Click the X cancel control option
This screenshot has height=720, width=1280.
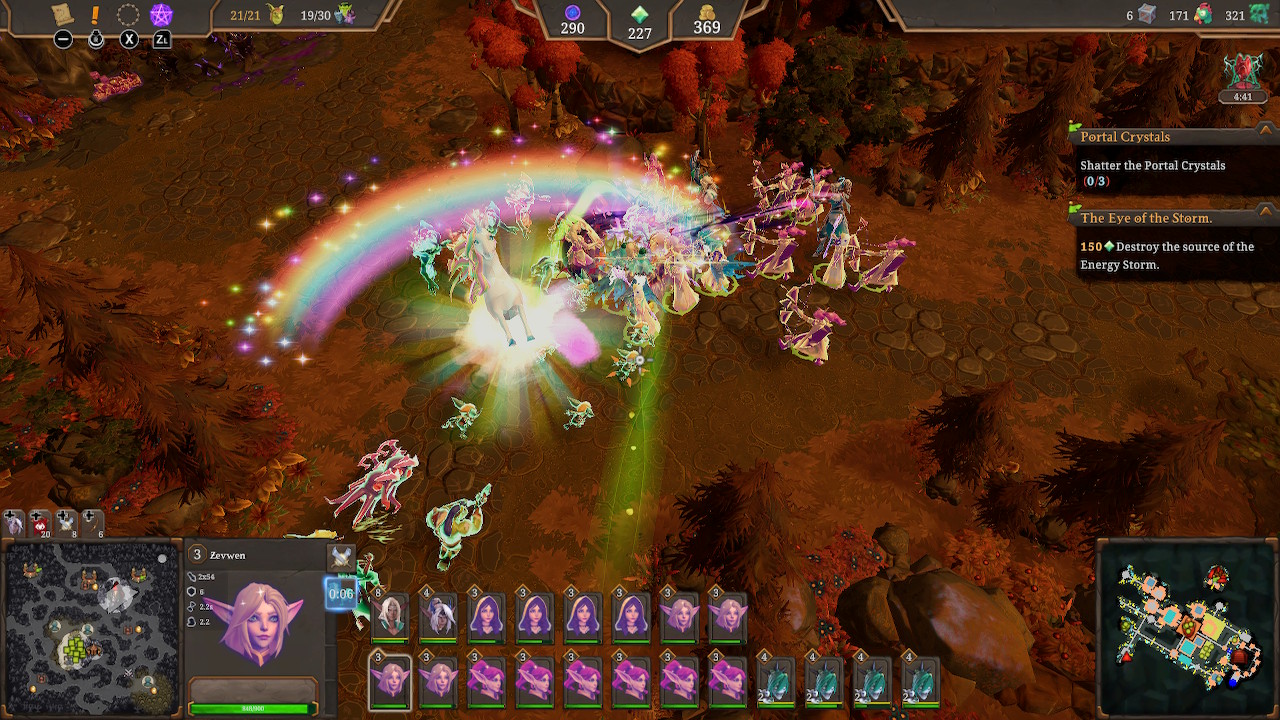127,39
